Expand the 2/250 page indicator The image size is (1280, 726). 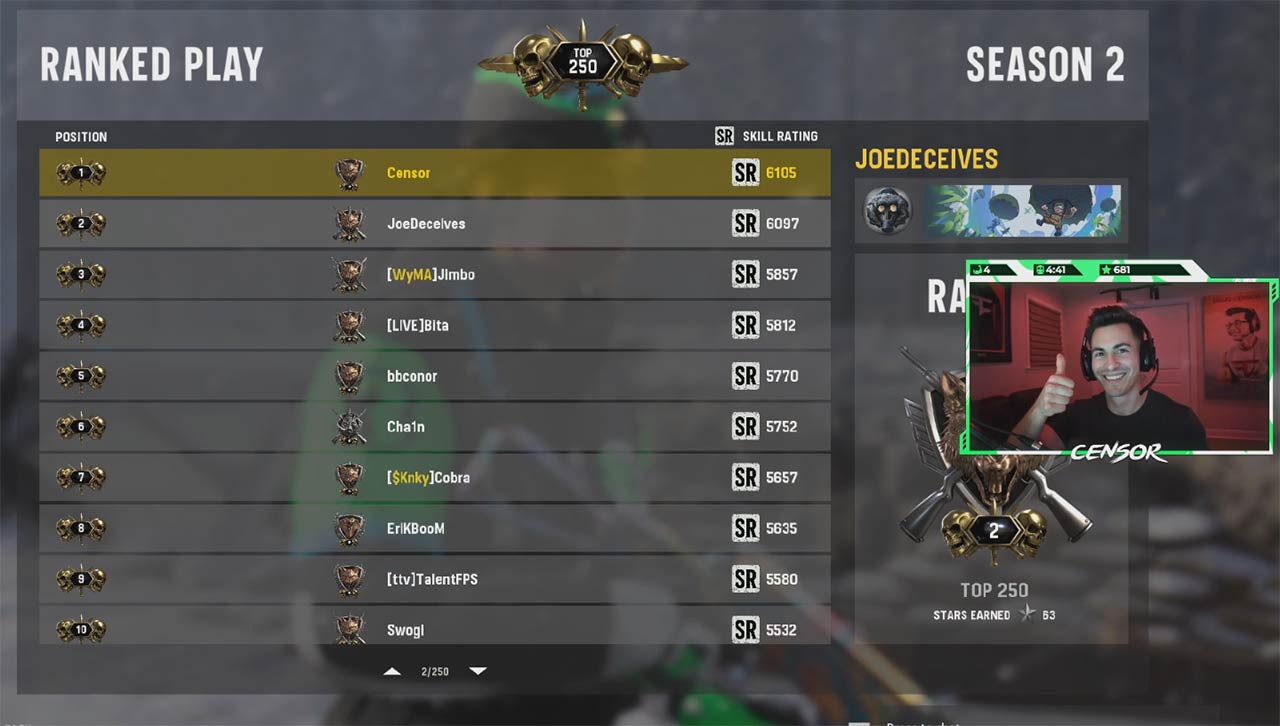(435, 671)
